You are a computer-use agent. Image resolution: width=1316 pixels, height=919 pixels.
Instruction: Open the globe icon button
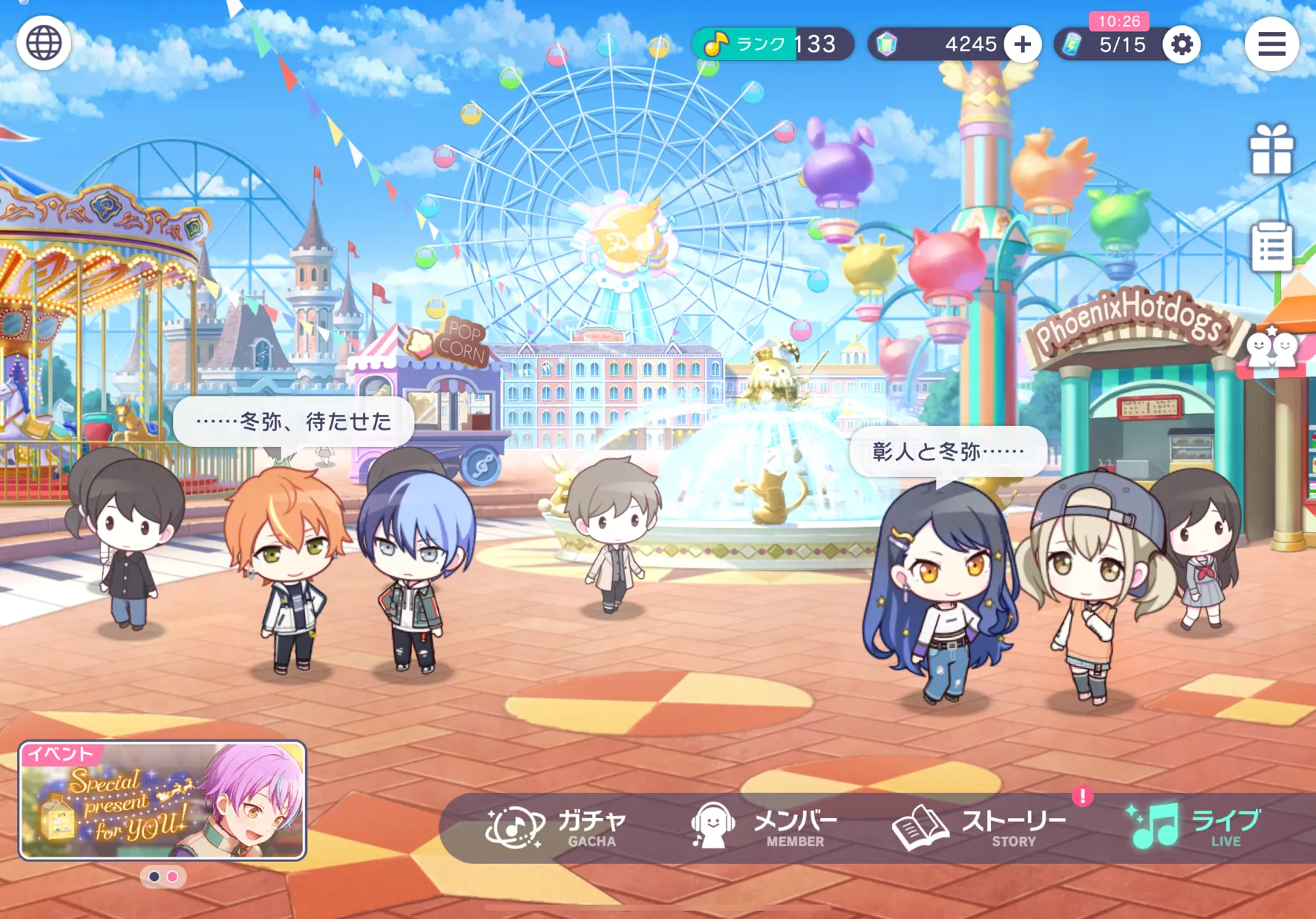[44, 43]
